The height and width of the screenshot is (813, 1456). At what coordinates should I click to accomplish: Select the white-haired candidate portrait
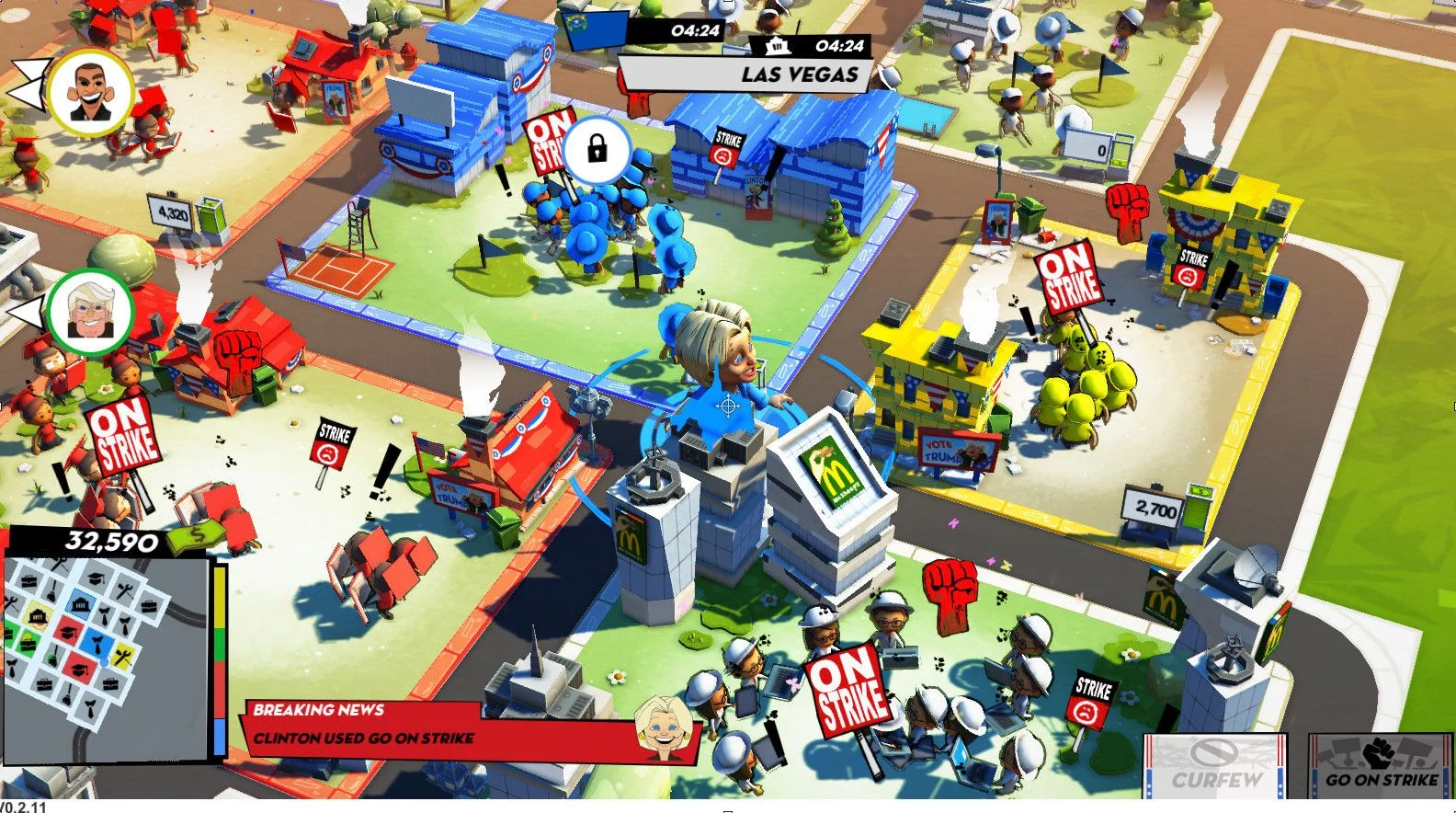pos(90,311)
